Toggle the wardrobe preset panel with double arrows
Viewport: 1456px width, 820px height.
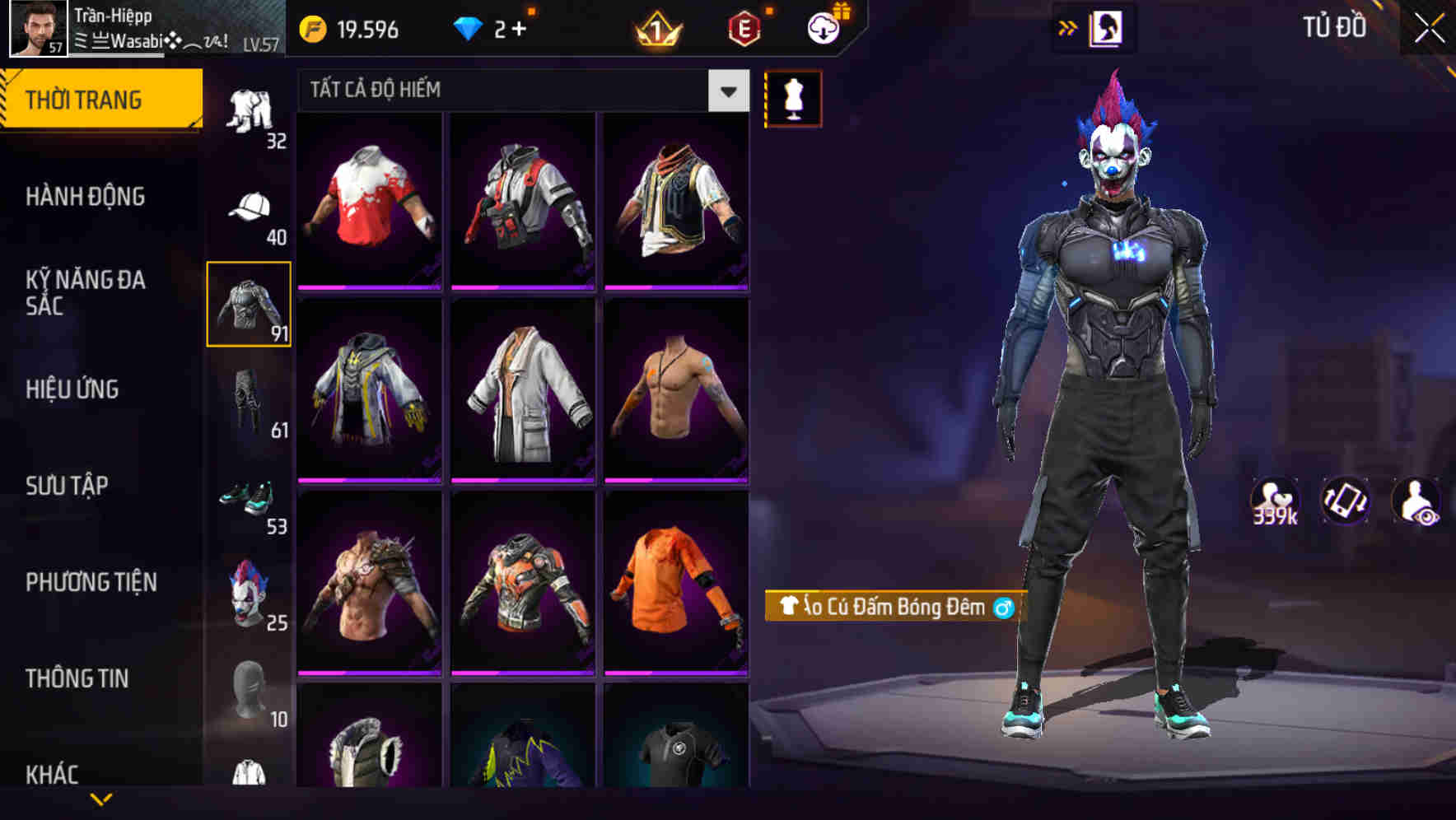point(1069,26)
